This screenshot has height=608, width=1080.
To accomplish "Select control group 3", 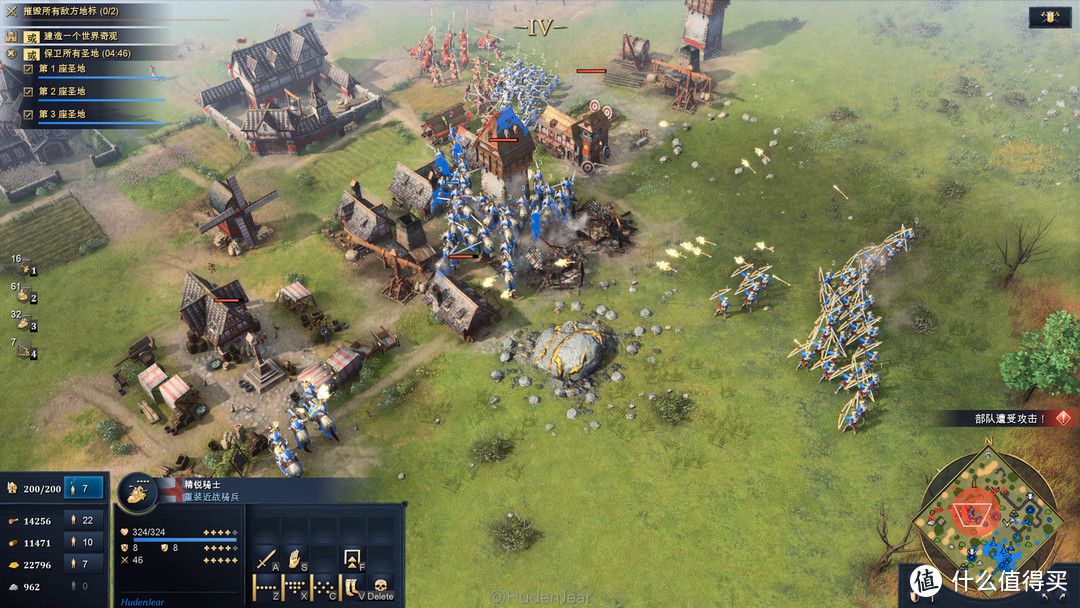I will (x=25, y=324).
